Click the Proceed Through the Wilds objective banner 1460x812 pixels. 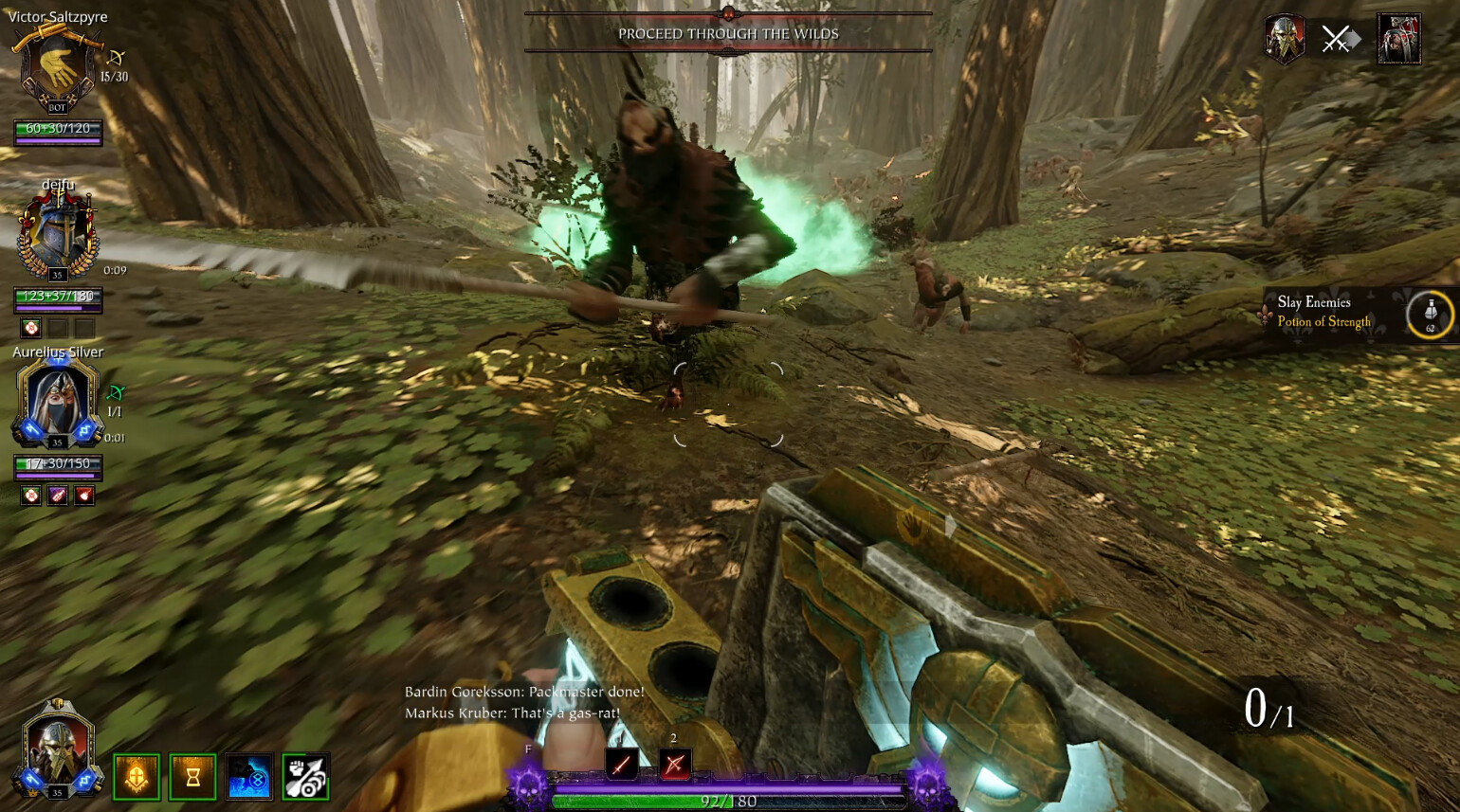(x=728, y=34)
